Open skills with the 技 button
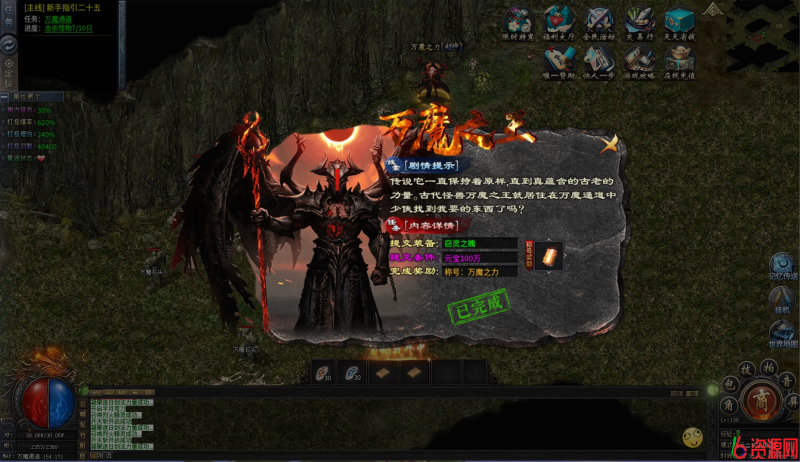Image resolution: width=800 pixels, height=462 pixels. 745,370
